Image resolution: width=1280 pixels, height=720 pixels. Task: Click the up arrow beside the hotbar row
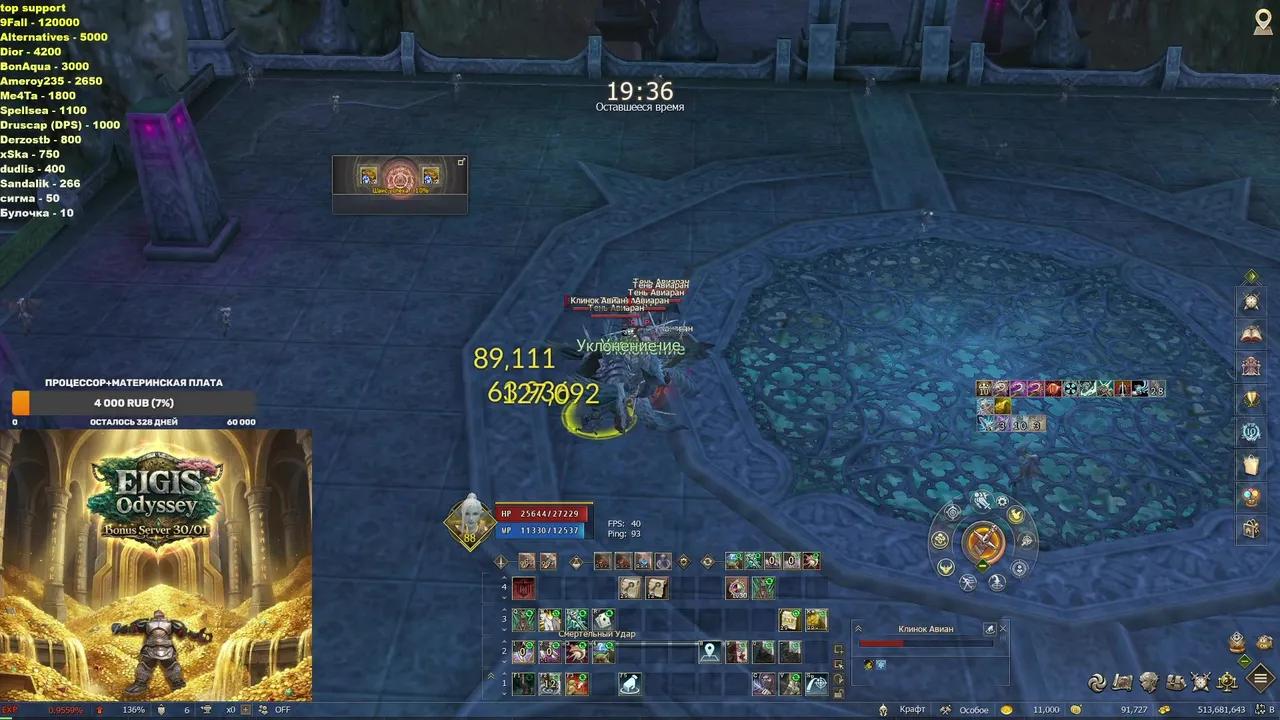tap(504, 577)
